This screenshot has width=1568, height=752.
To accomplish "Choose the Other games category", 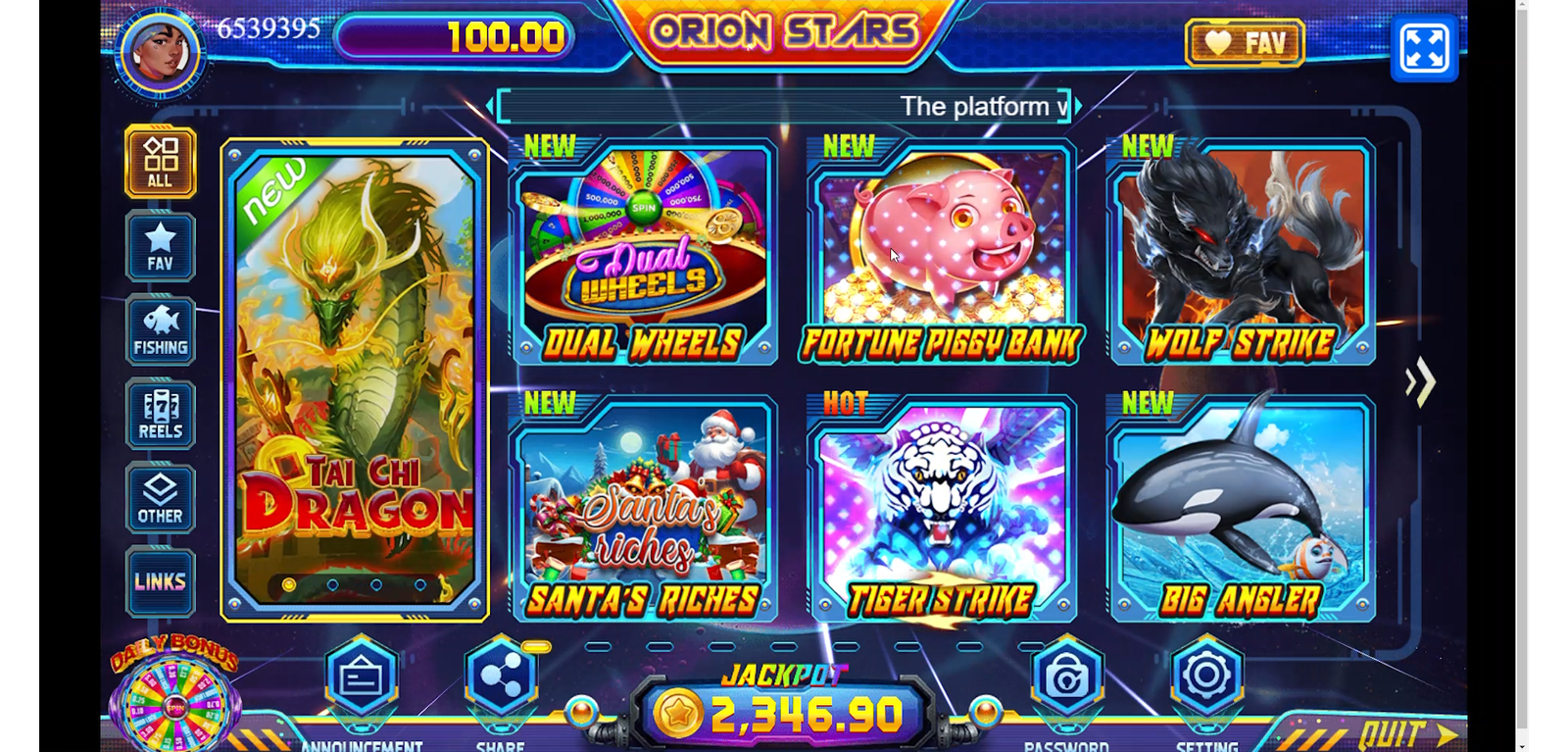I will pyautogui.click(x=160, y=499).
